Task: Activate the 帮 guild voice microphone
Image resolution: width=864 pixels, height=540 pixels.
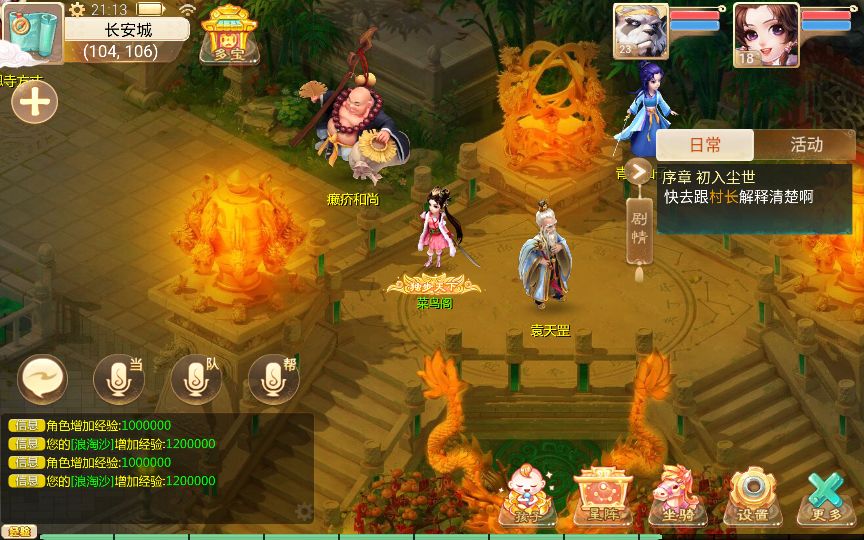Action: tap(273, 378)
